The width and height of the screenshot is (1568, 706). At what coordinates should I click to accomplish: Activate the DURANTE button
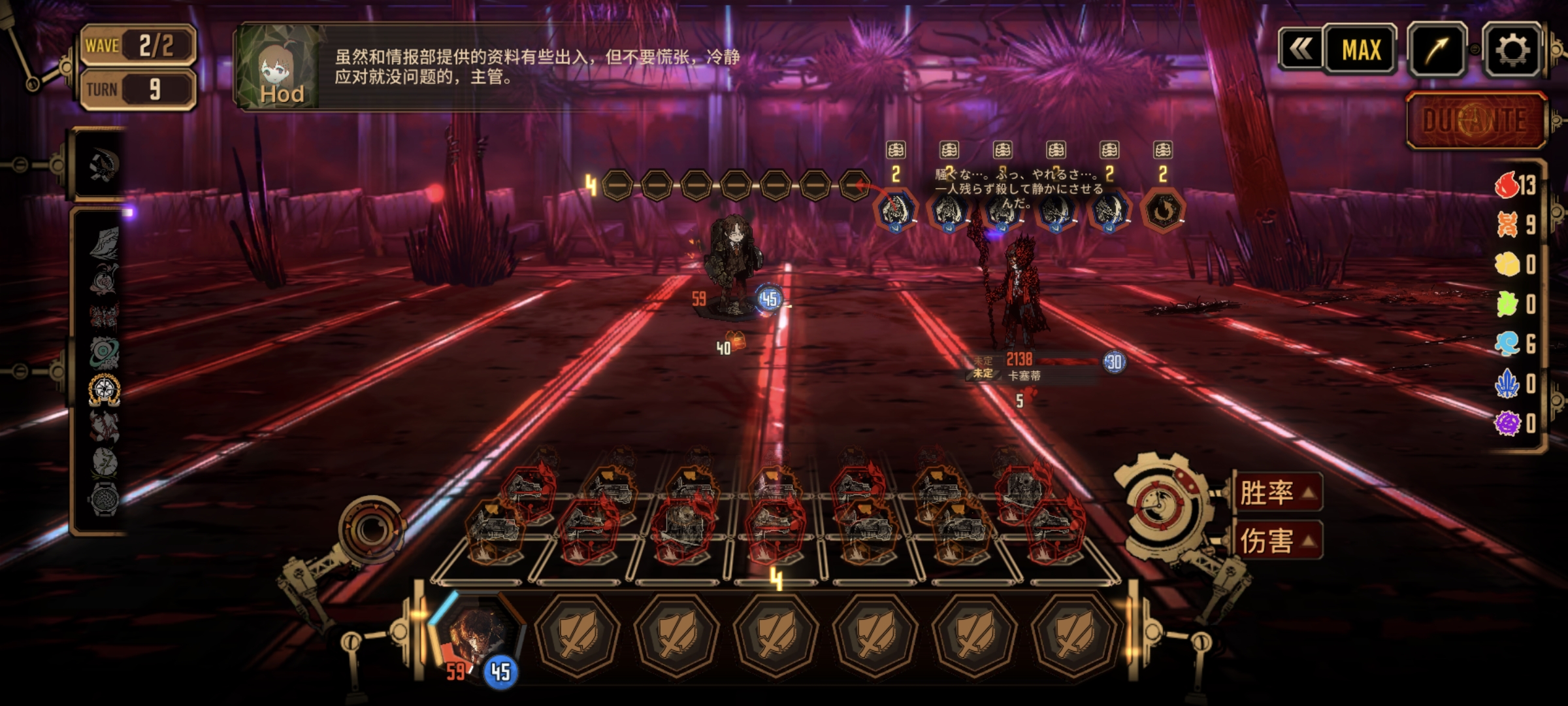point(1475,121)
